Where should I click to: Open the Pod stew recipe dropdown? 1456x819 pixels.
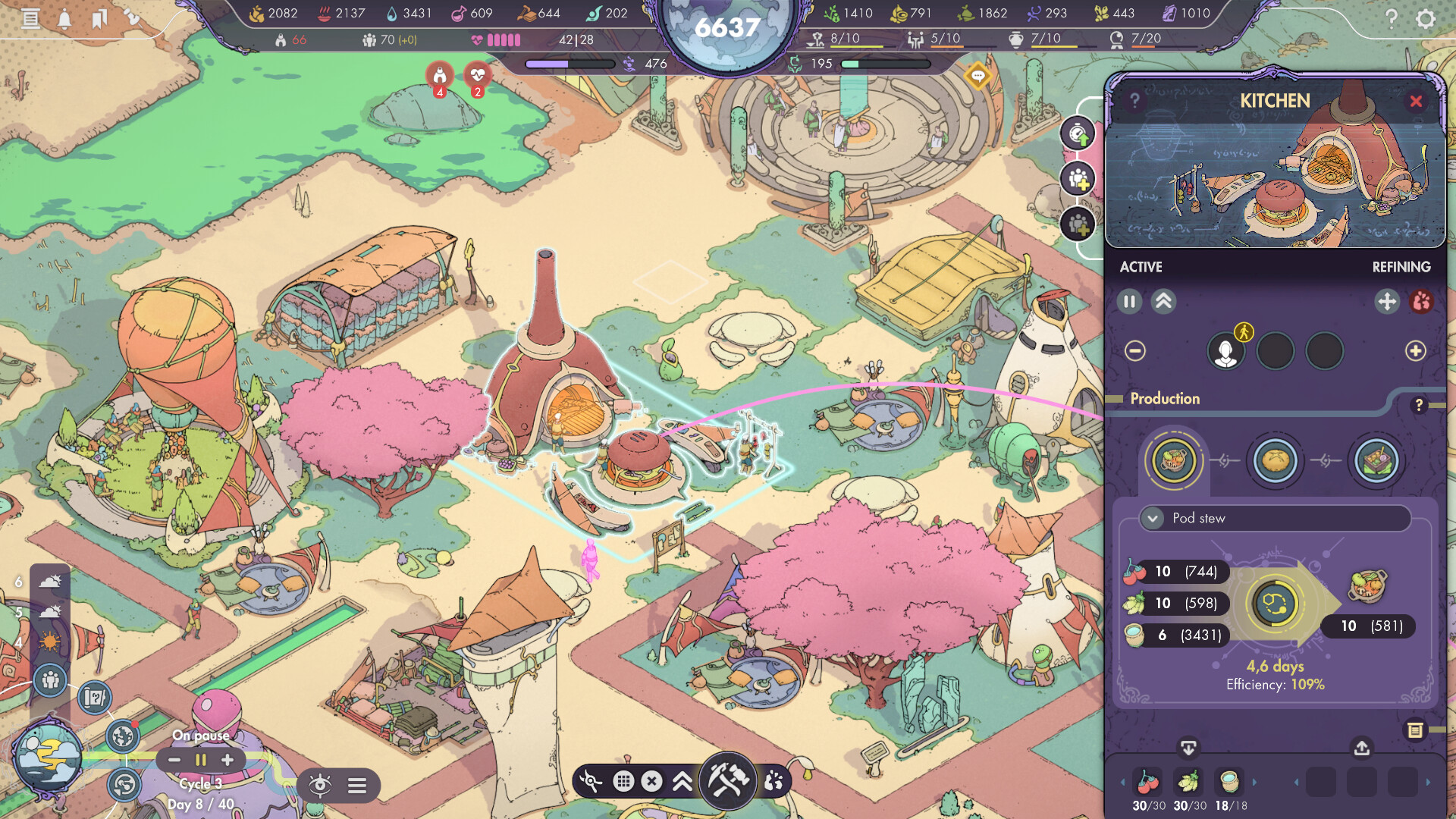(1153, 519)
